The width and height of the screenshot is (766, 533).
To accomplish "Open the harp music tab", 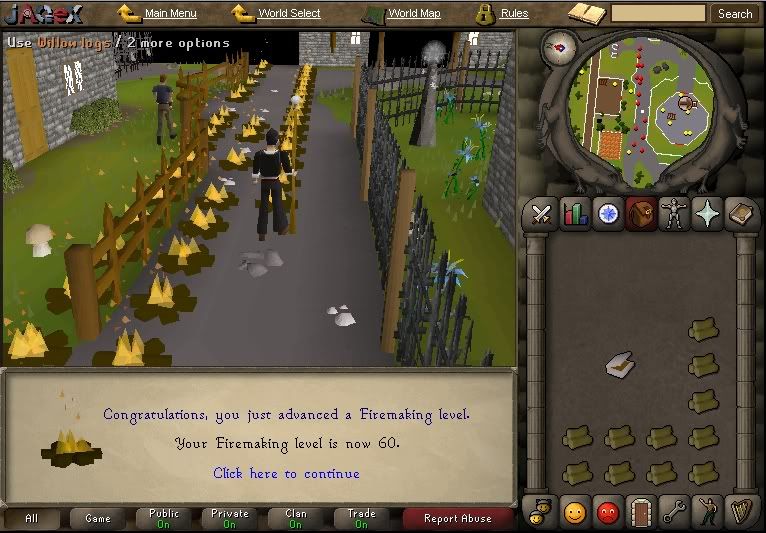I will pyautogui.click(x=742, y=511).
